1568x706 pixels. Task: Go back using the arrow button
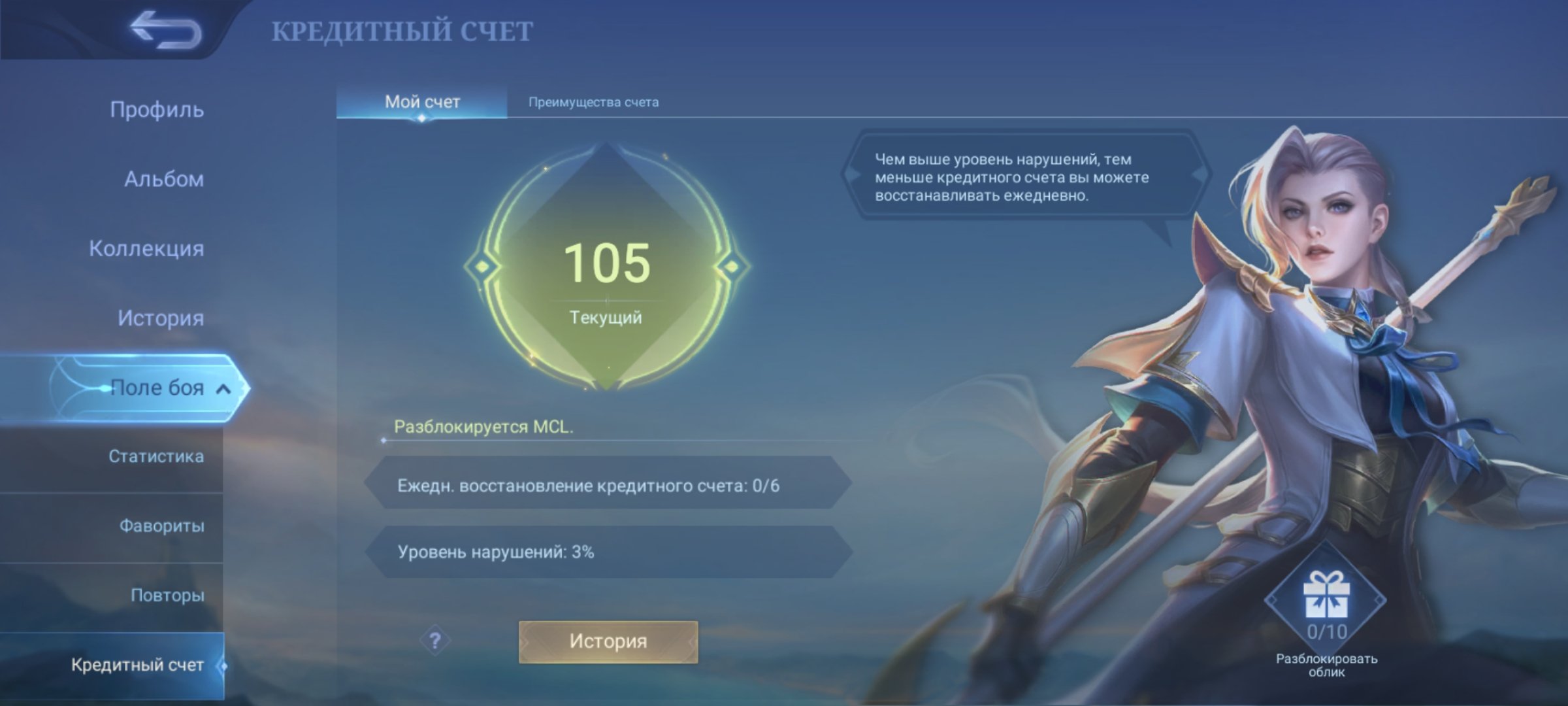166,30
